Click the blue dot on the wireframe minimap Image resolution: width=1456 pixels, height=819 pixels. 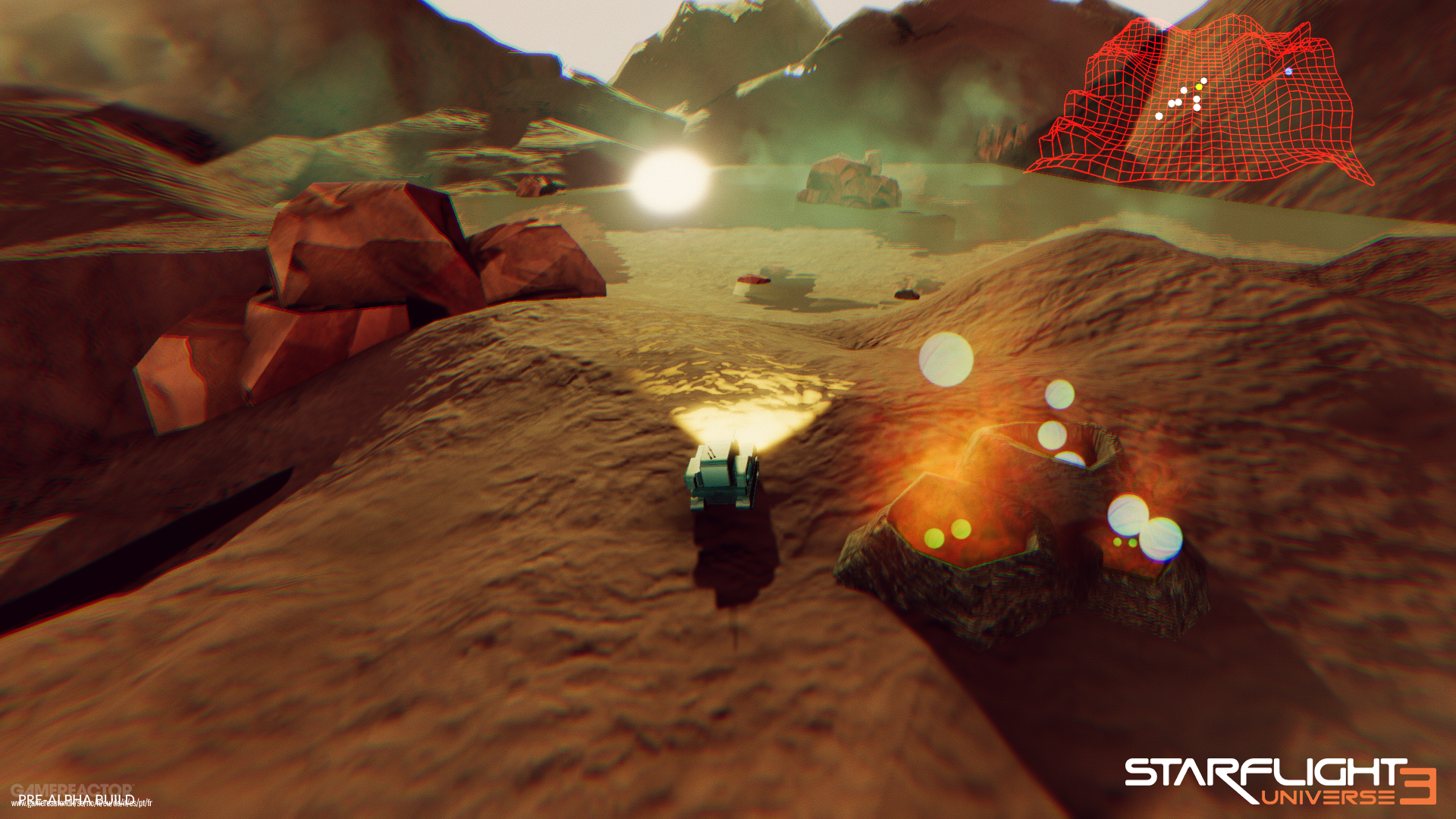(1288, 71)
